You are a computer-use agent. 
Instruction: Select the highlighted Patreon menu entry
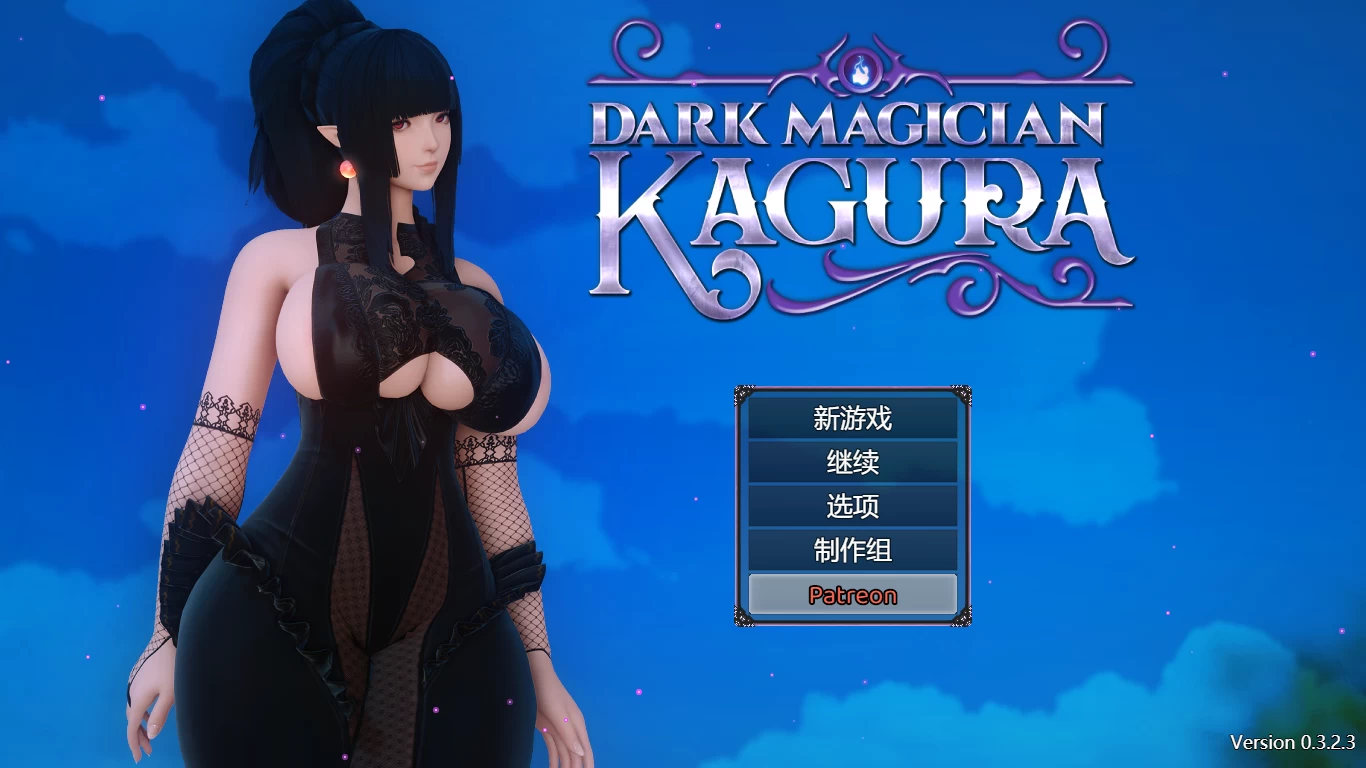coord(851,594)
